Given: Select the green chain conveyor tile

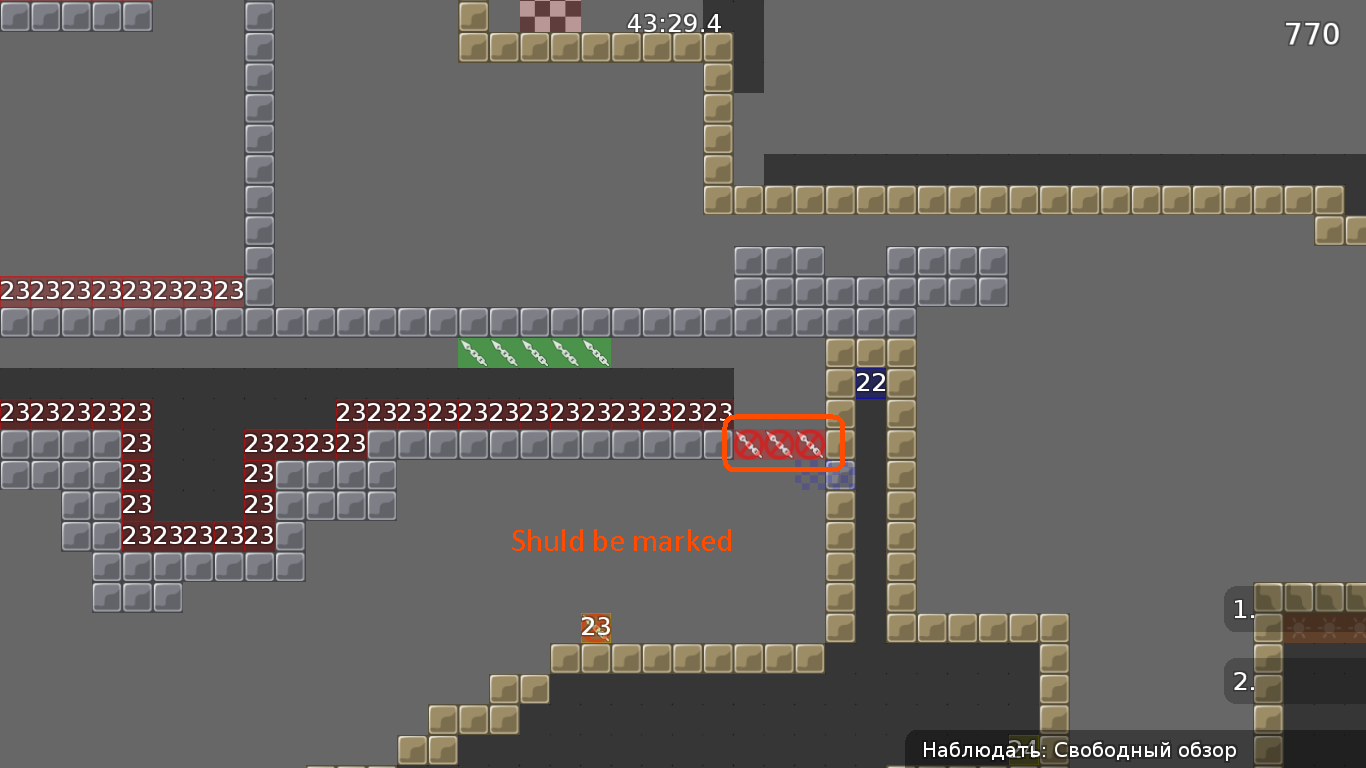Looking at the screenshot, I should tap(535, 352).
